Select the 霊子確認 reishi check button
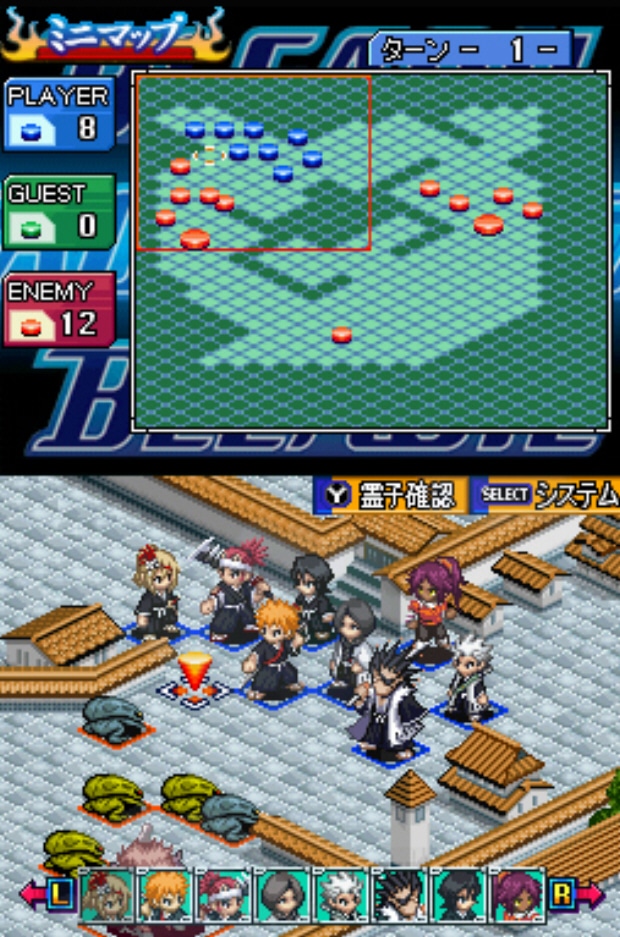Screen dimensions: 620x937 392,494
